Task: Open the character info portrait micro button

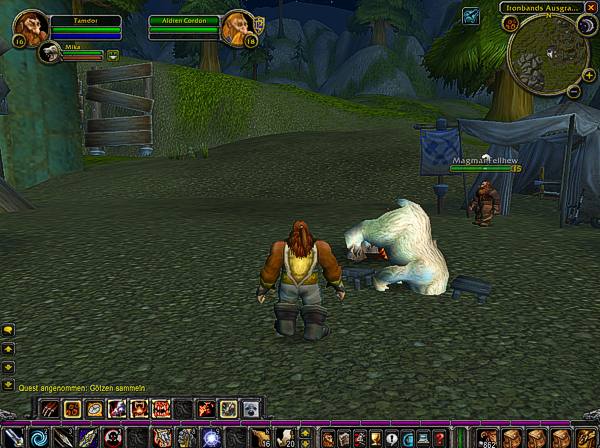Action: [327, 438]
